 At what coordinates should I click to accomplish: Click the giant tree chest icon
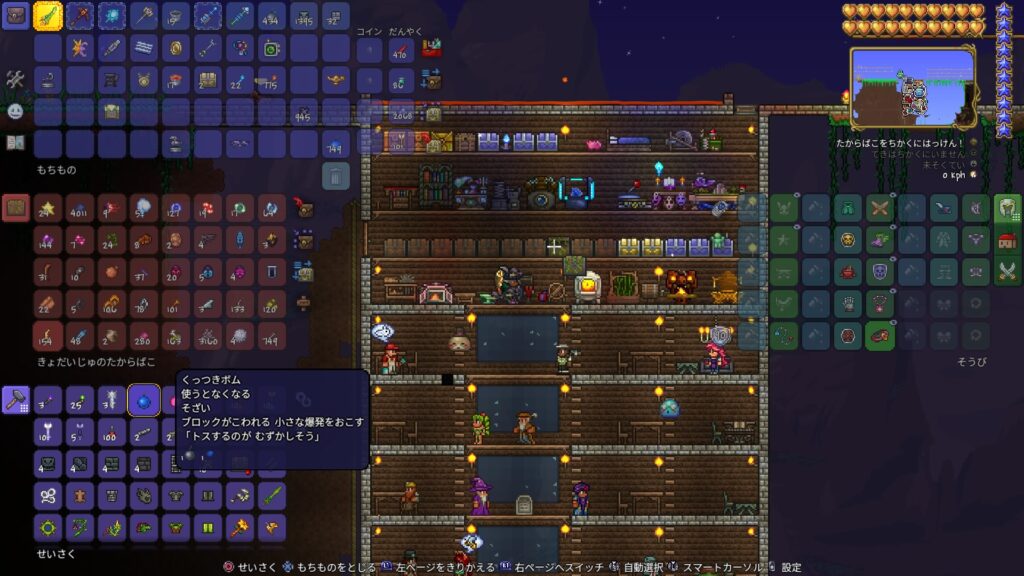coord(15,208)
